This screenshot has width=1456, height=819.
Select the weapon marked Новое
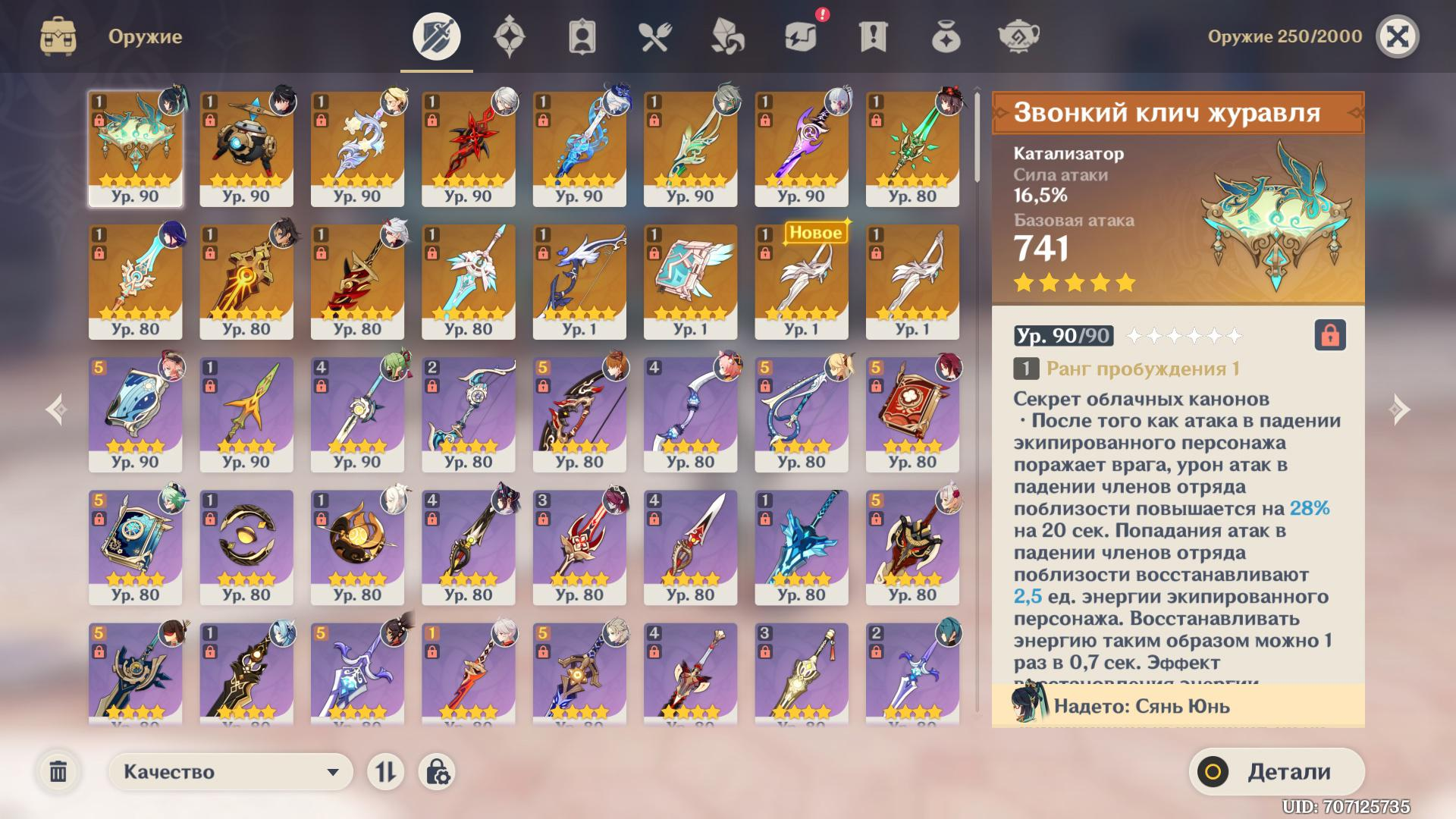point(801,281)
